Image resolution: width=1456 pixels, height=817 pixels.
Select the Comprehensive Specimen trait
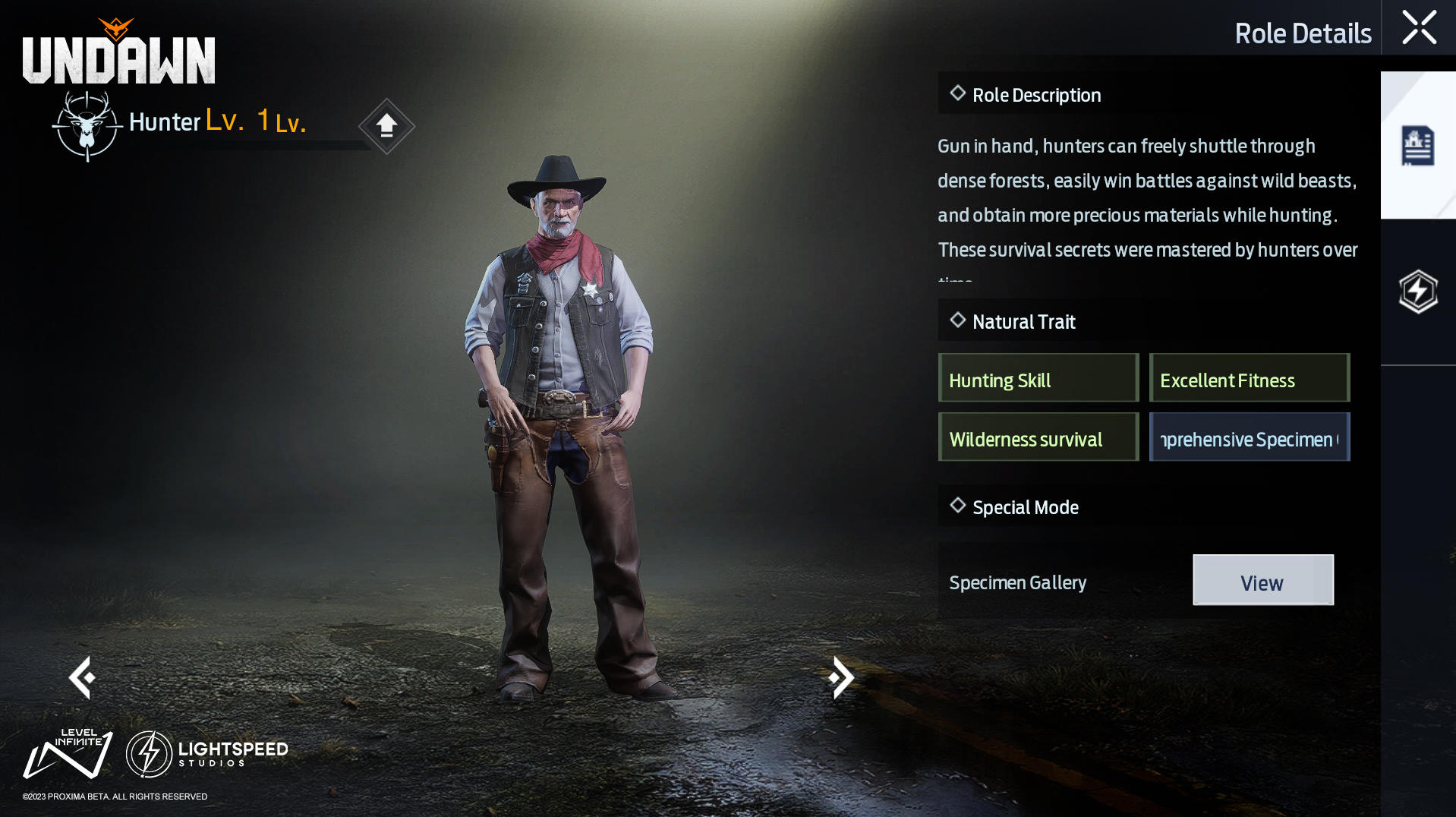point(1249,437)
